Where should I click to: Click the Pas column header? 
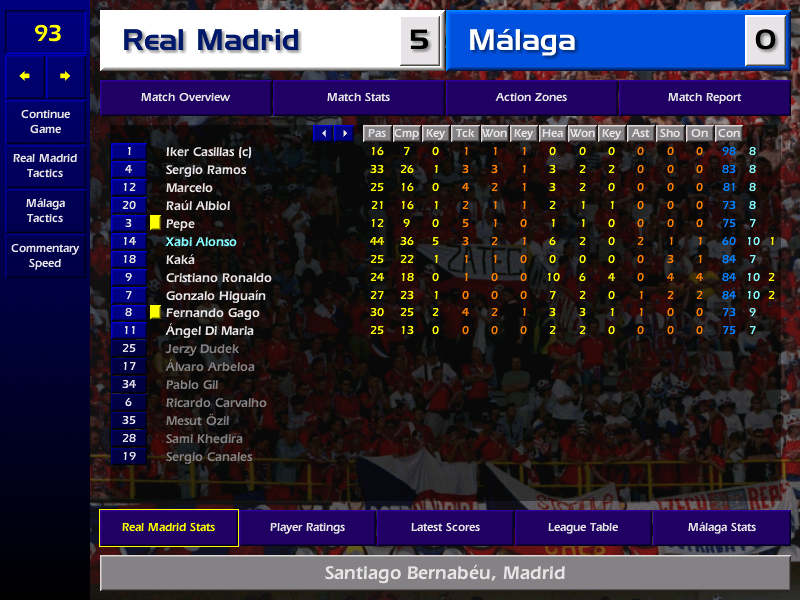click(x=376, y=133)
